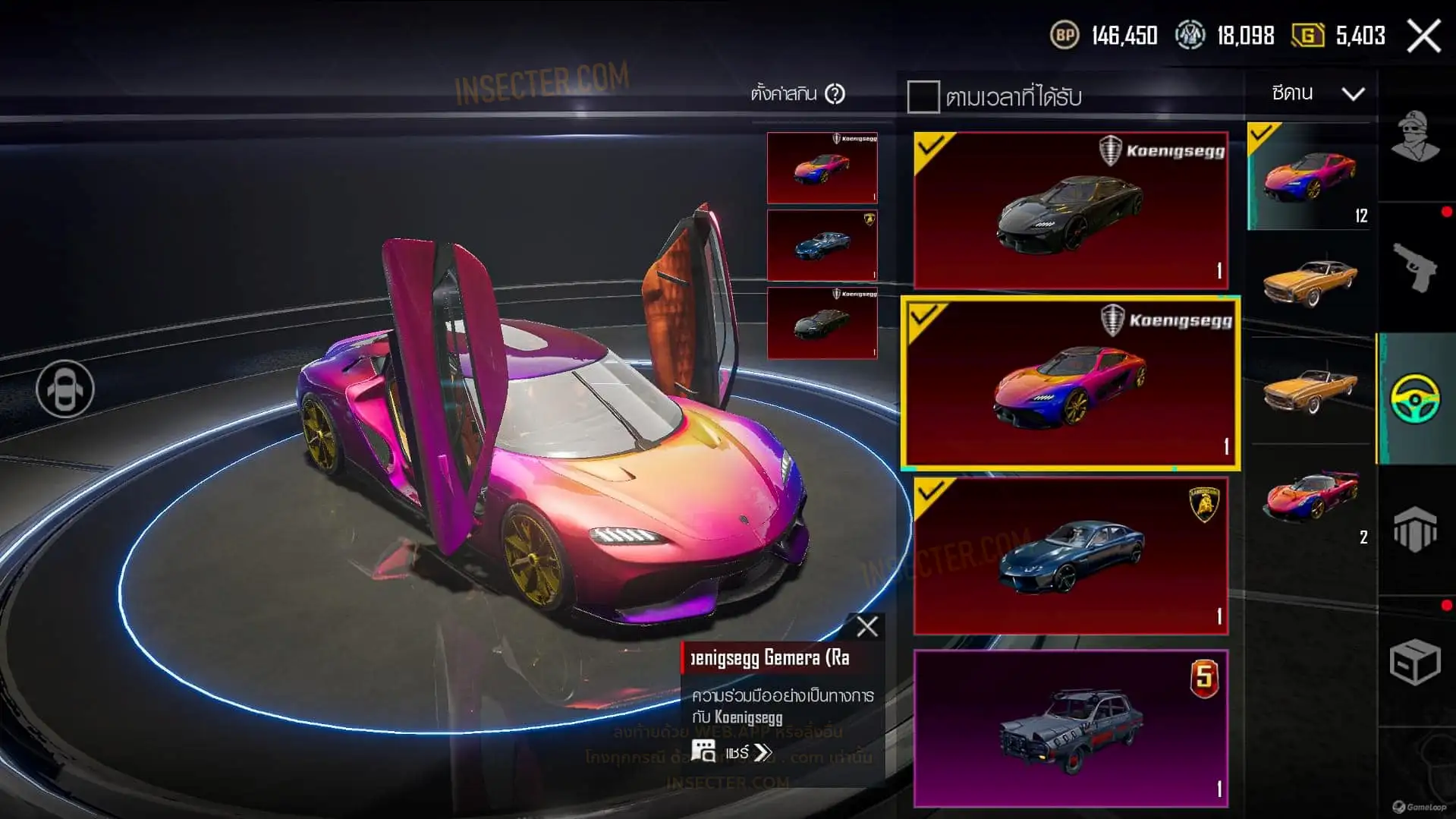Screen dimensions: 1456x819
Task: Switch to the character outfit tab
Action: [x=1416, y=138]
